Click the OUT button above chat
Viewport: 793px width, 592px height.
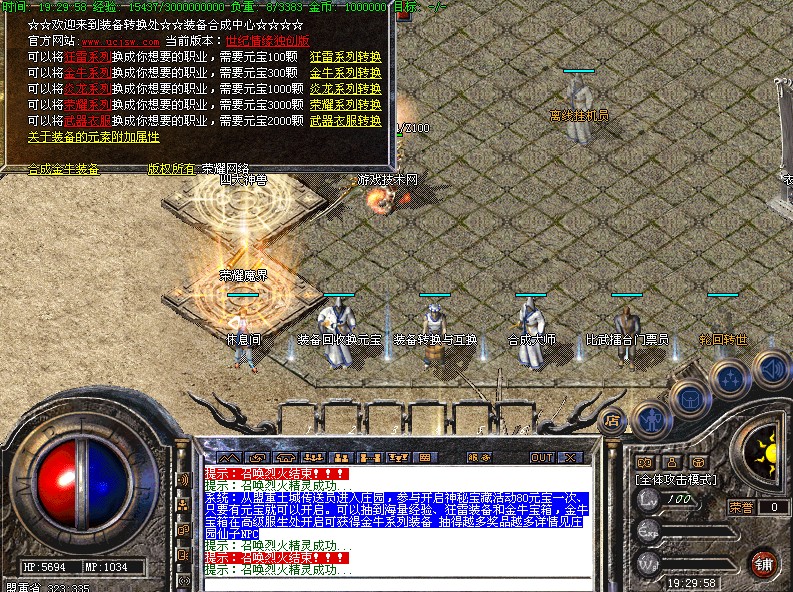tap(541, 457)
